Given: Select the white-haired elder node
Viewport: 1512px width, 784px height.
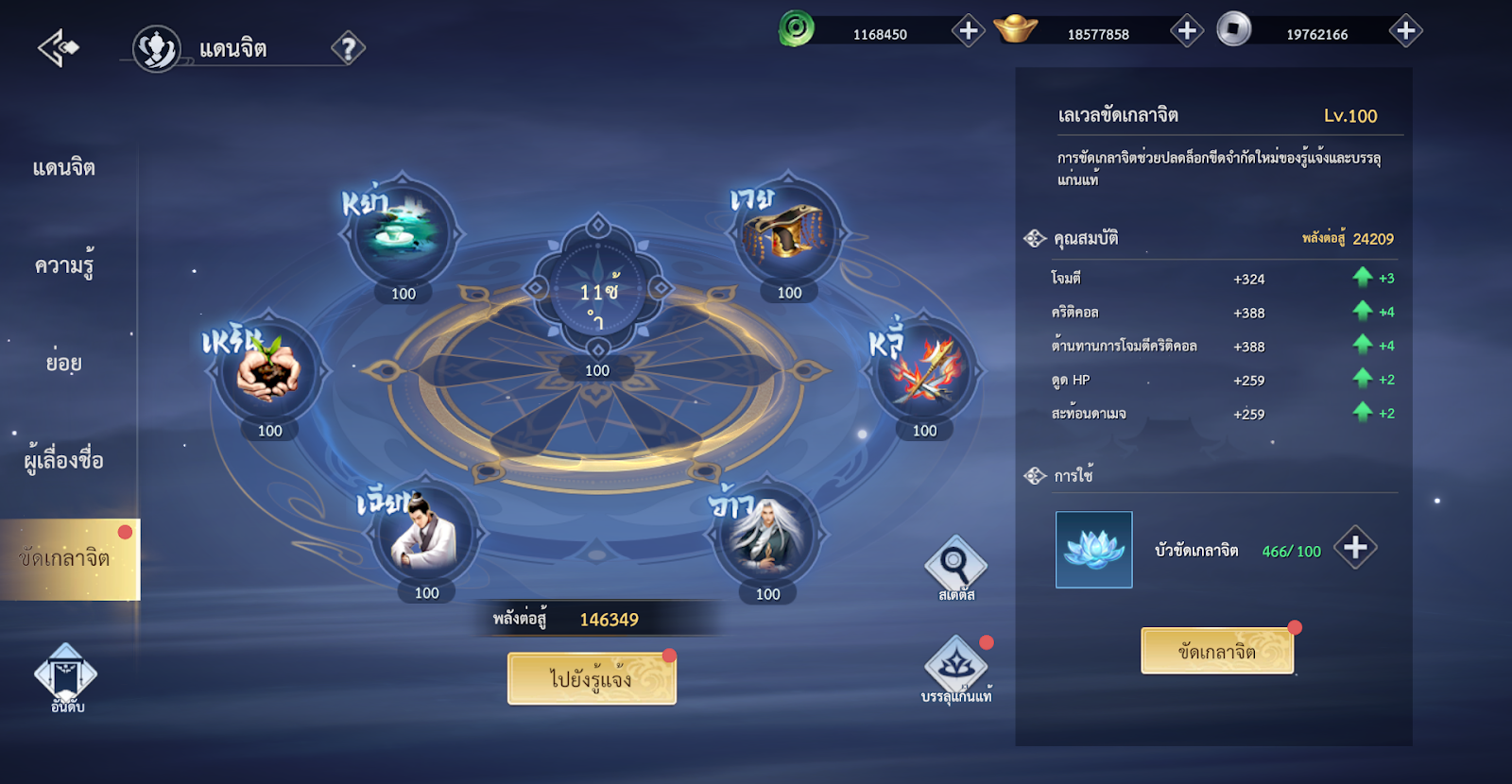Looking at the screenshot, I should pyautogui.click(x=766, y=534).
